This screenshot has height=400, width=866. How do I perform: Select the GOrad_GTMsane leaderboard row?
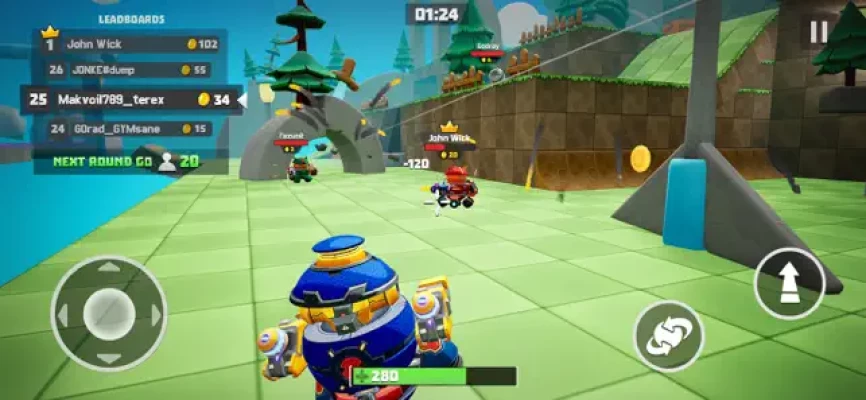click(x=130, y=129)
